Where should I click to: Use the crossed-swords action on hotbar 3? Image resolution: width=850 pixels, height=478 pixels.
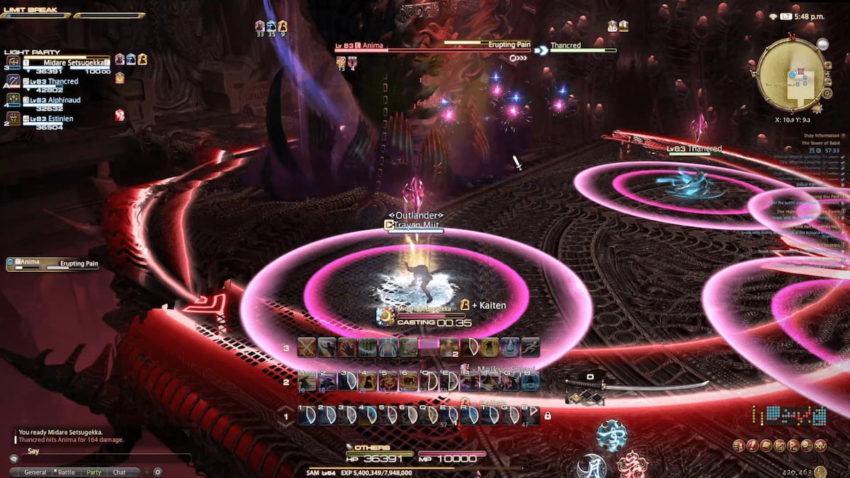[306, 347]
